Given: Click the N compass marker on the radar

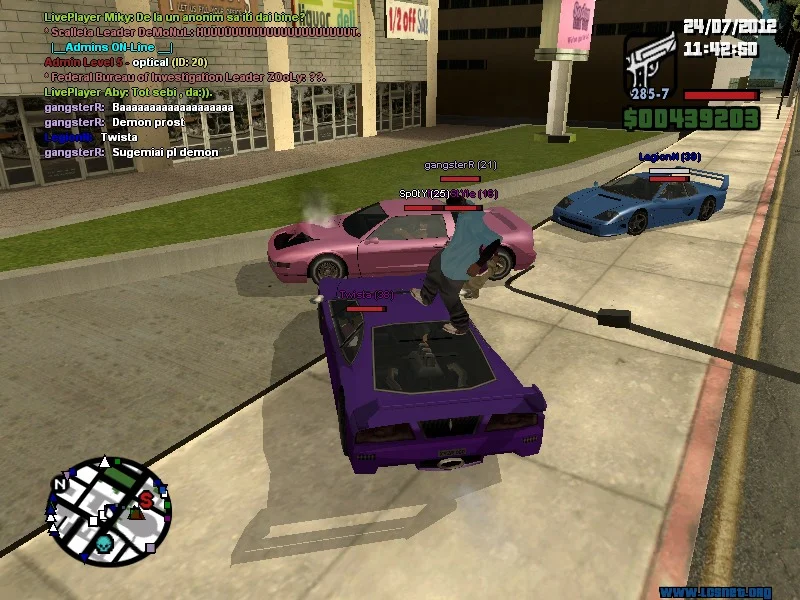Looking at the screenshot, I should [x=60, y=485].
